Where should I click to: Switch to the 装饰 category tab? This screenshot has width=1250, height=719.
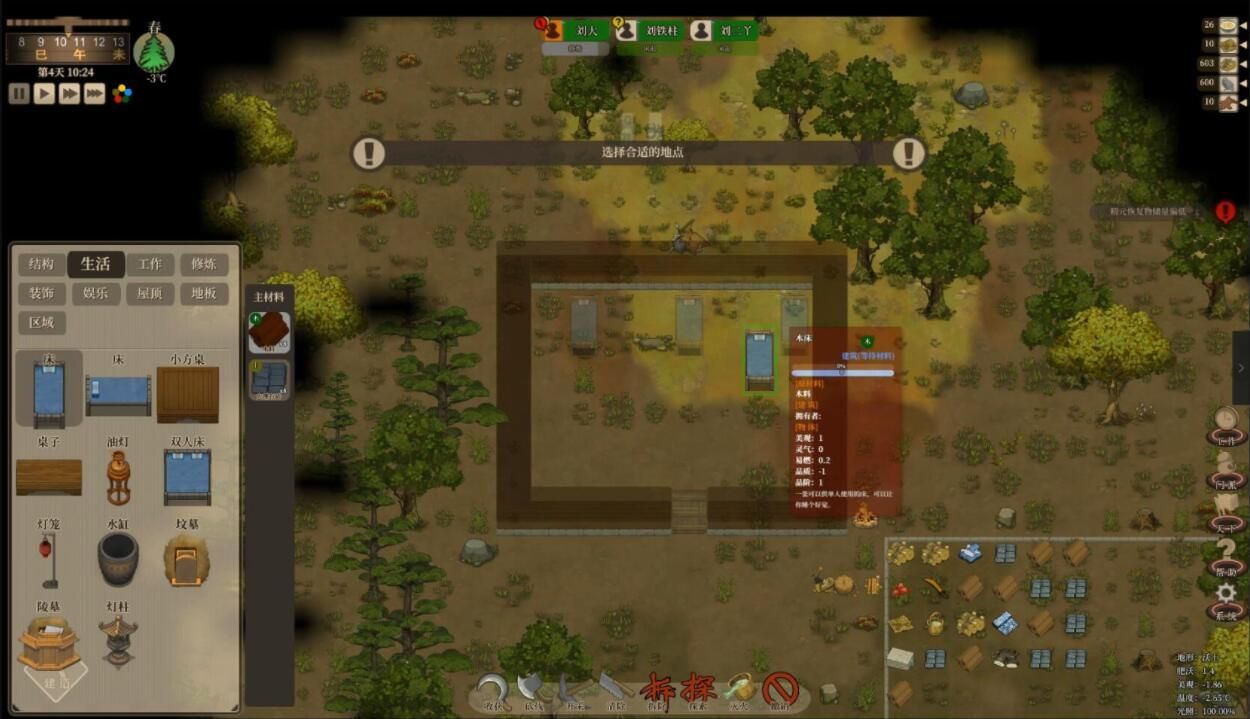(x=42, y=294)
